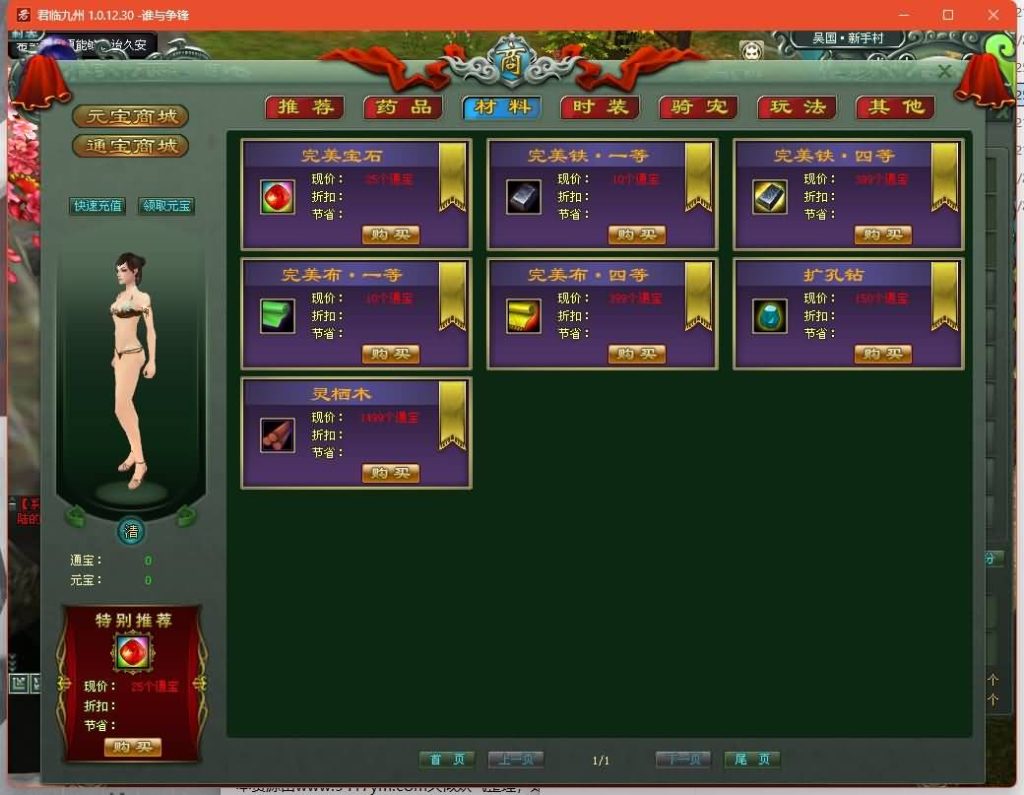Open the 骑宠 category tab

coord(698,107)
